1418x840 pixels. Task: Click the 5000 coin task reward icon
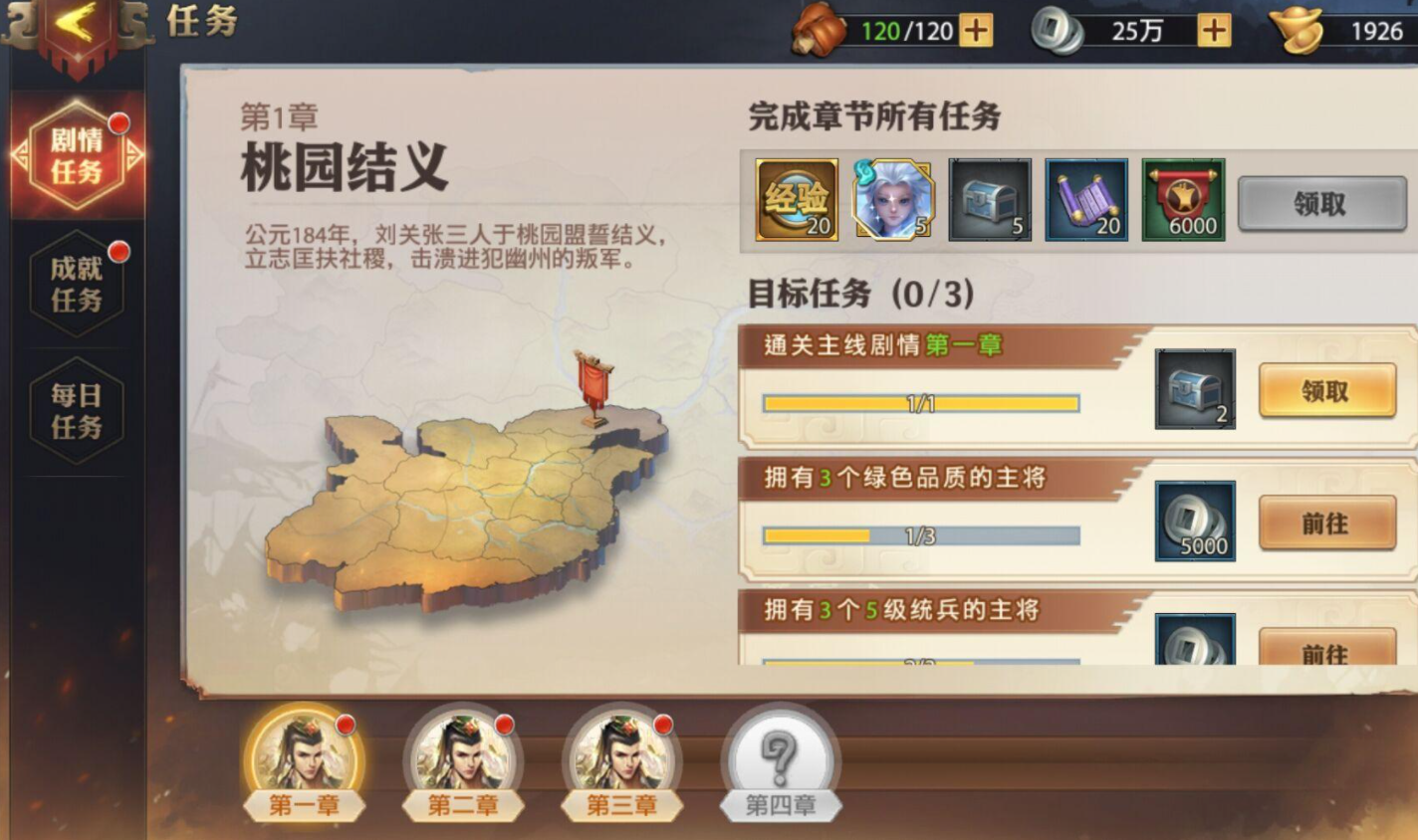click(1194, 522)
